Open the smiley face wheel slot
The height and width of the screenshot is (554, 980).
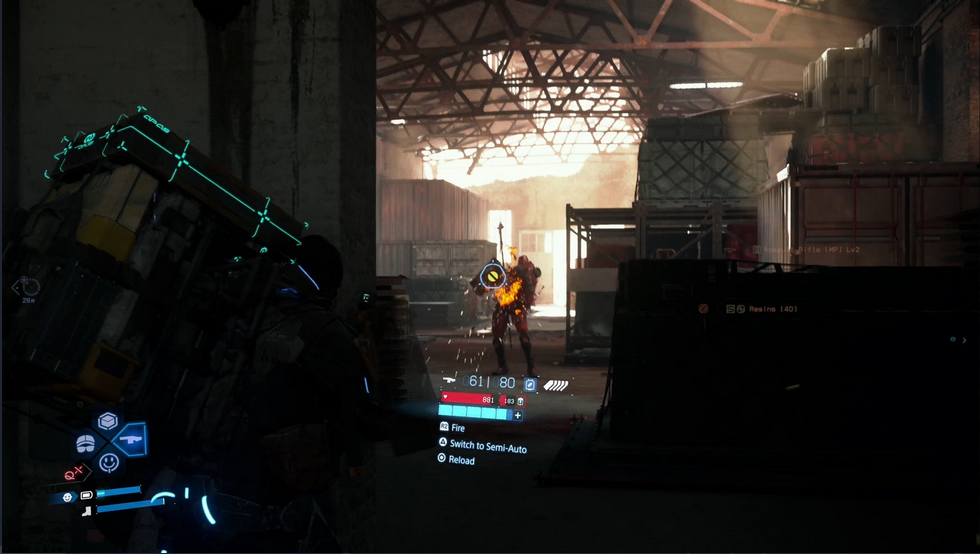pos(109,462)
